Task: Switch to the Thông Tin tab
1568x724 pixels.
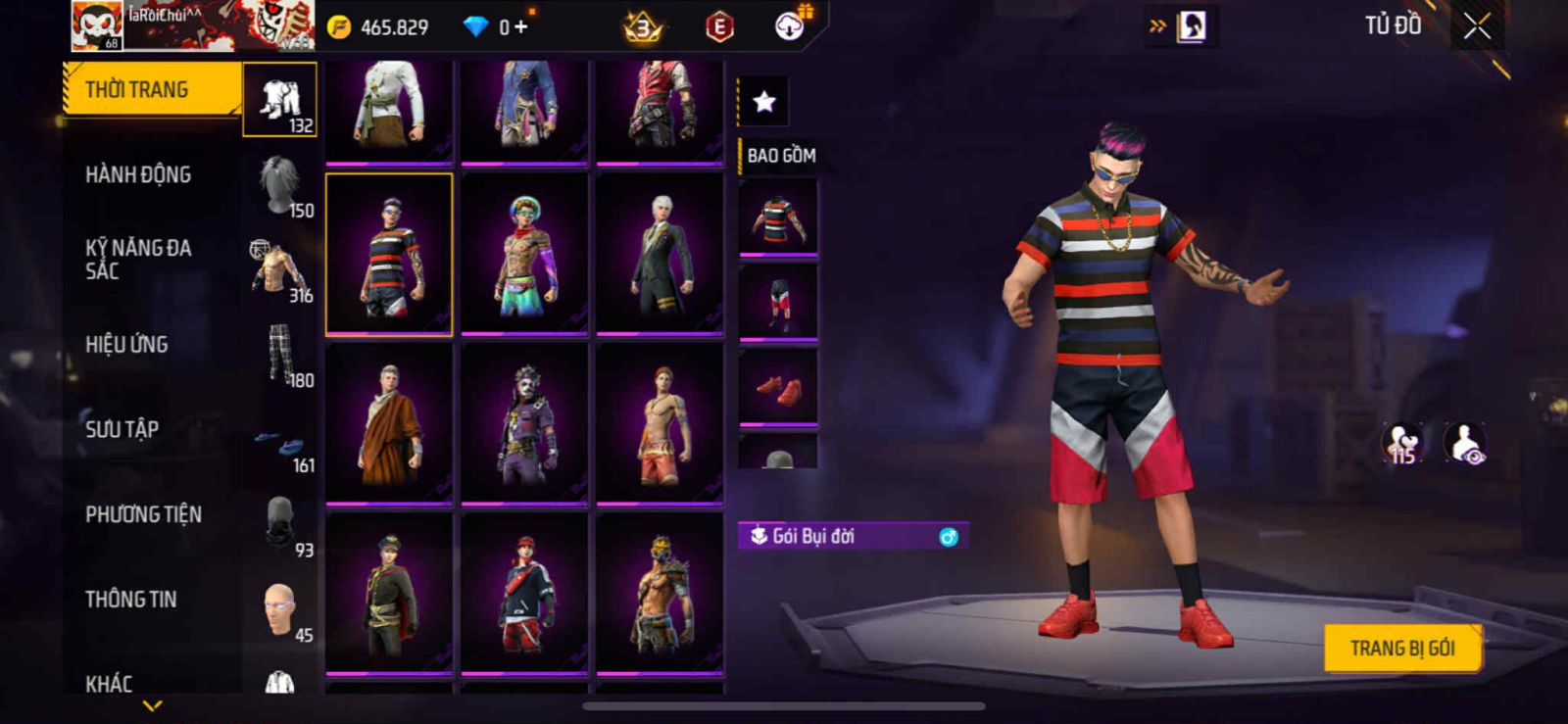Action: pyautogui.click(x=130, y=600)
